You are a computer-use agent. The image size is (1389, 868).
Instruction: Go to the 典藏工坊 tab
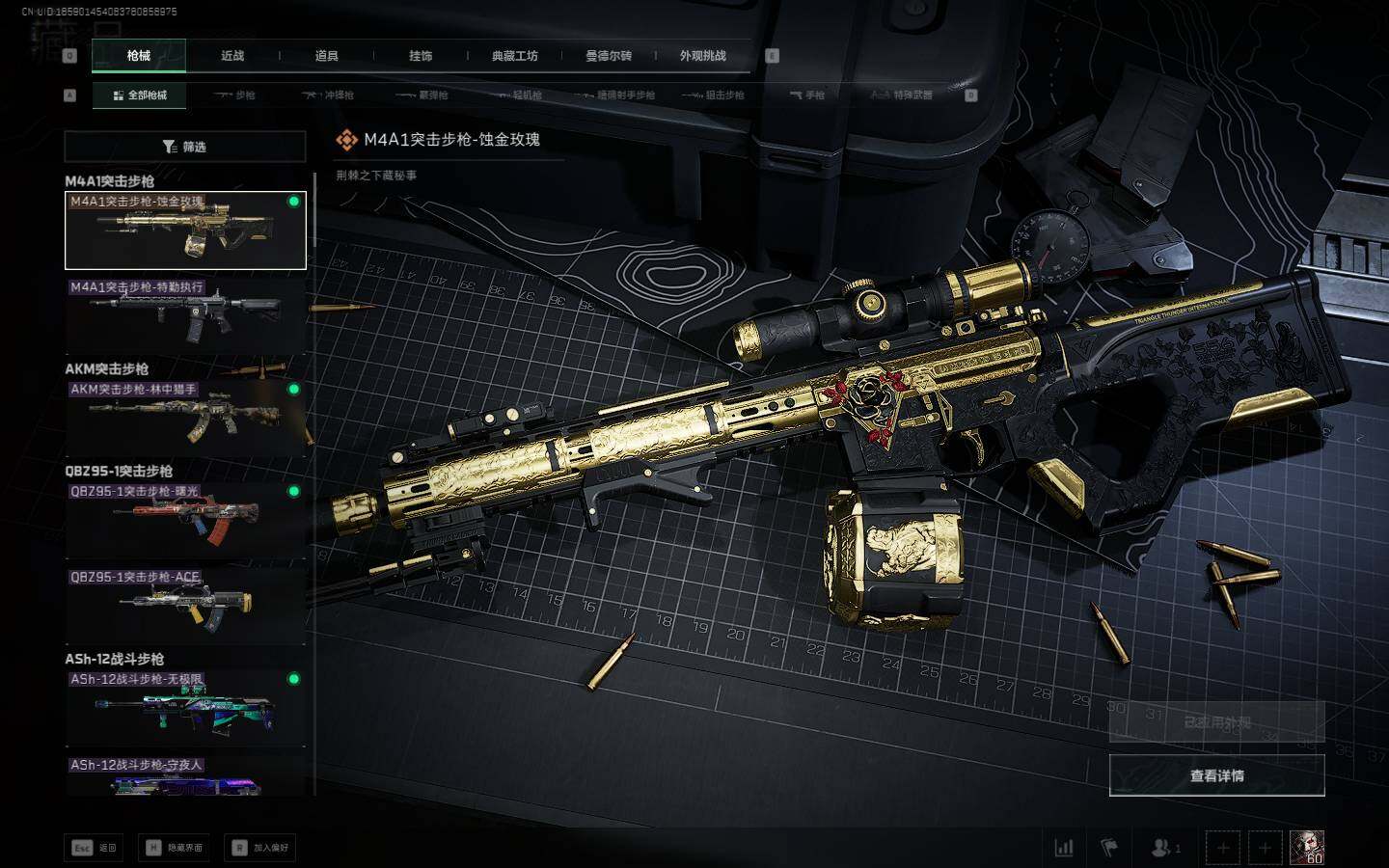pos(514,56)
